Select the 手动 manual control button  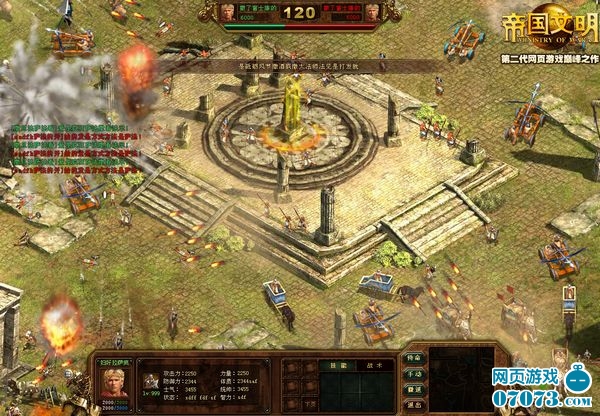[413, 373]
